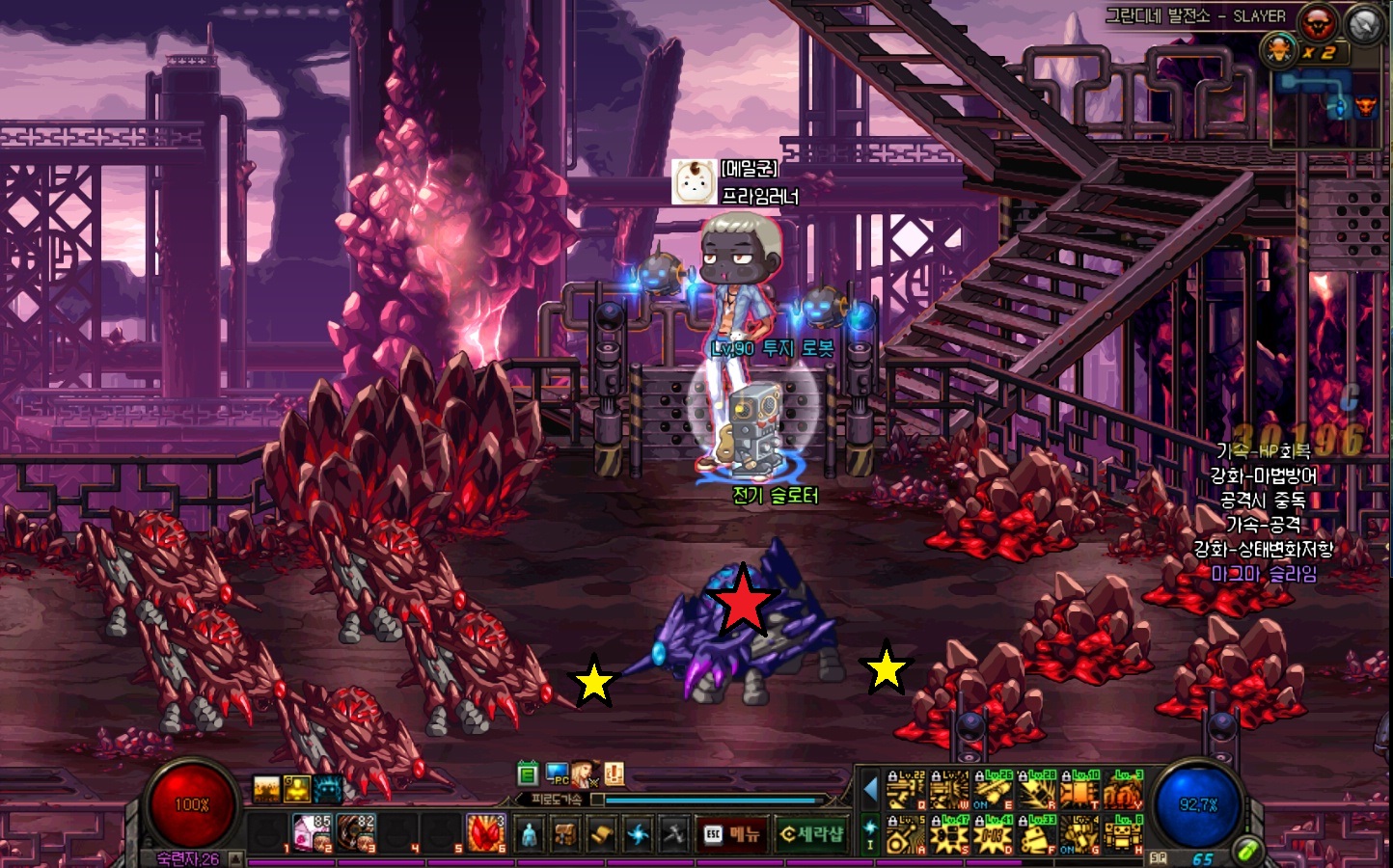Click the PC monitor icon
Screen dimensions: 1393x868
pyautogui.click(x=557, y=773)
